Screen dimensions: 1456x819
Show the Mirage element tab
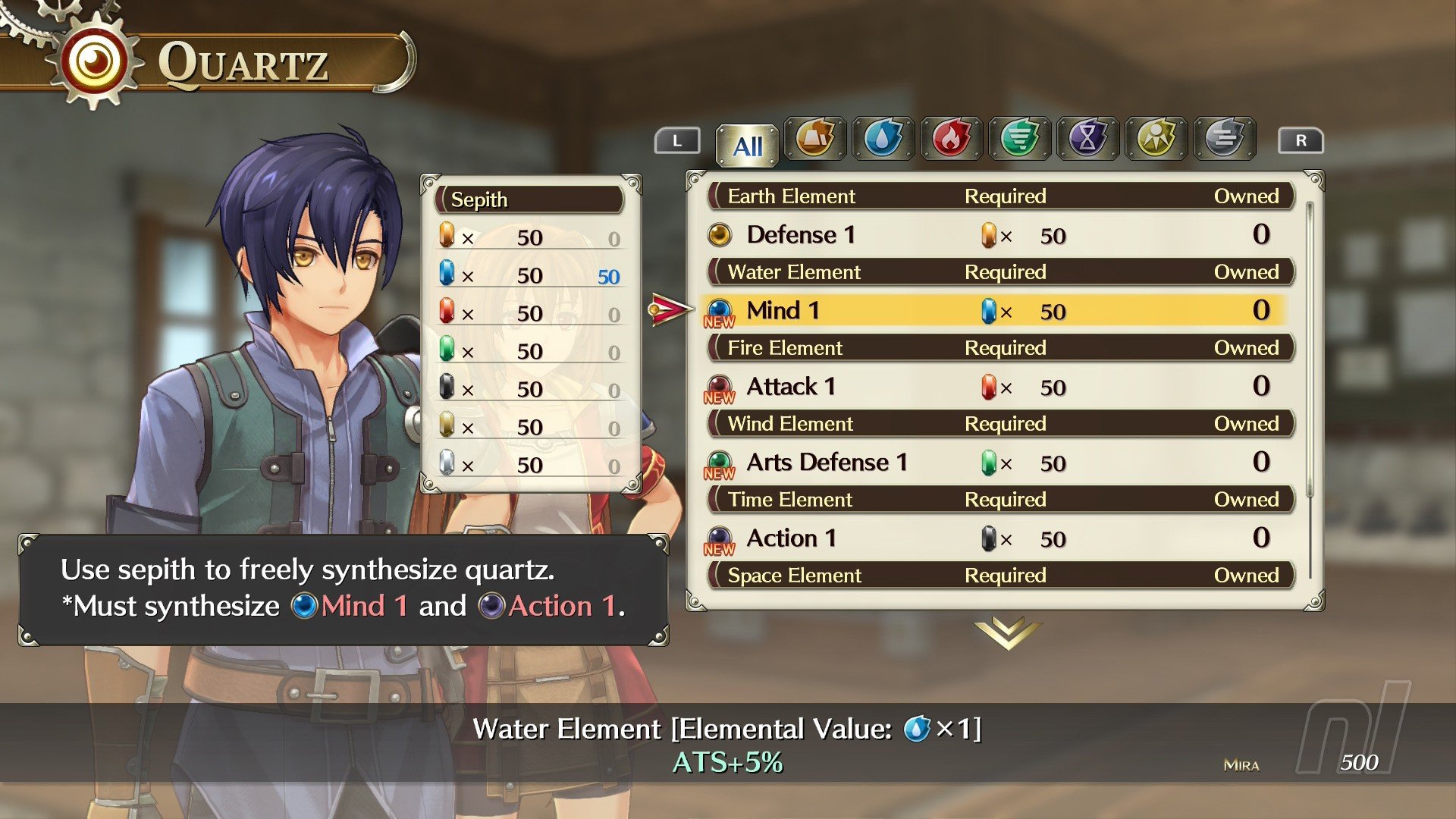1225,139
